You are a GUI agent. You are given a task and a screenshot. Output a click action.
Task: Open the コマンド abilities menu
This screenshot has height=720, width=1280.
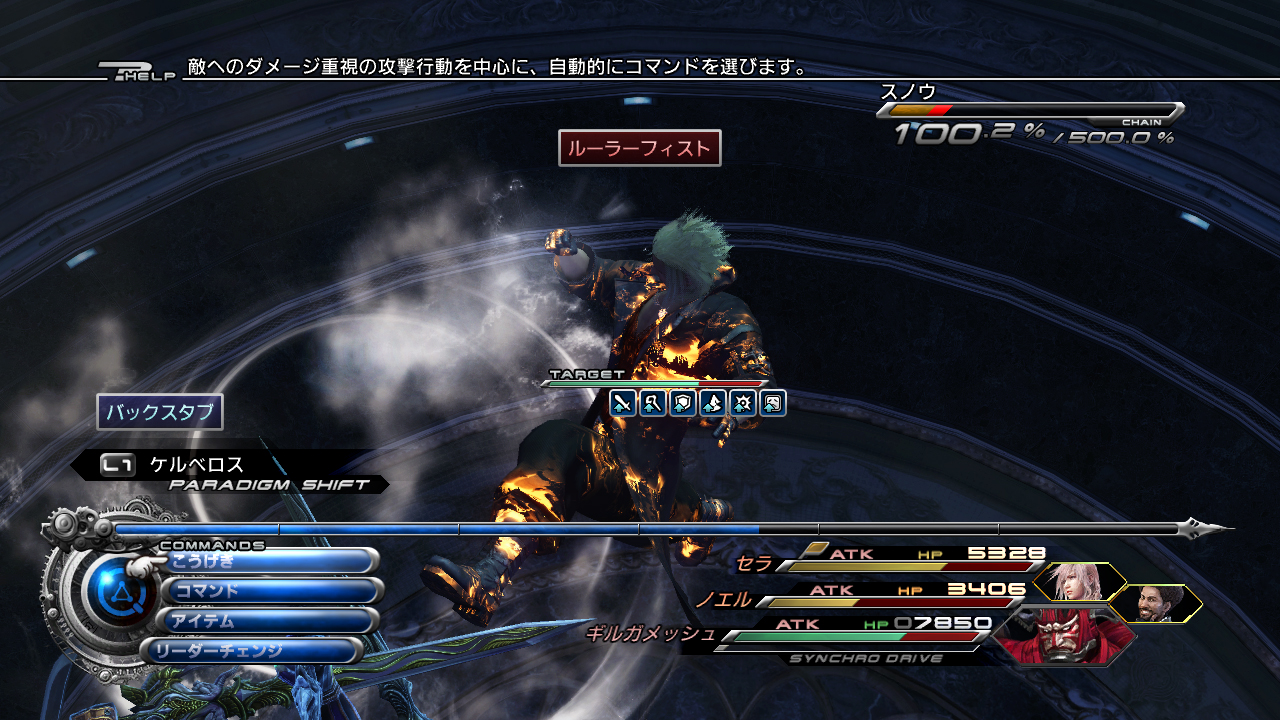point(270,591)
